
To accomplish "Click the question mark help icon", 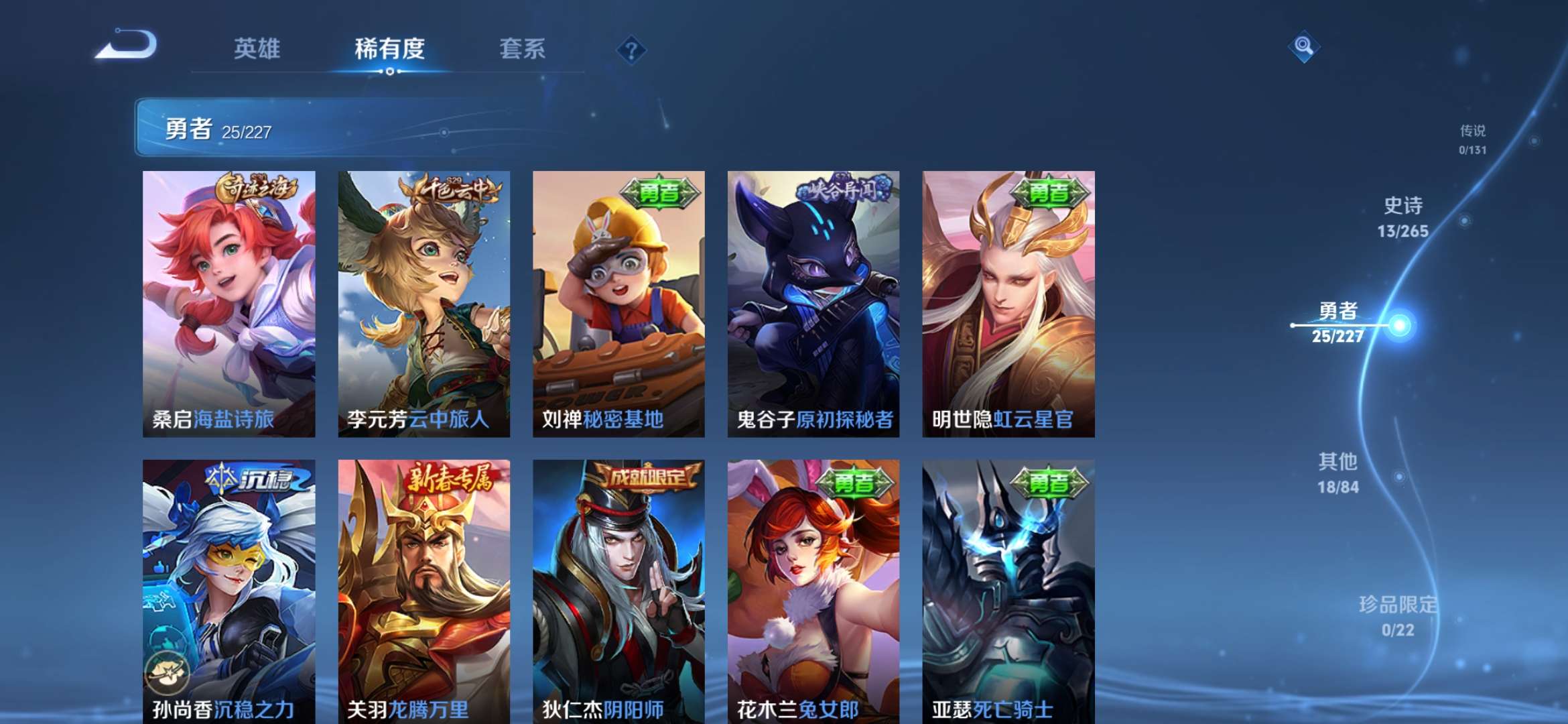I will point(632,50).
